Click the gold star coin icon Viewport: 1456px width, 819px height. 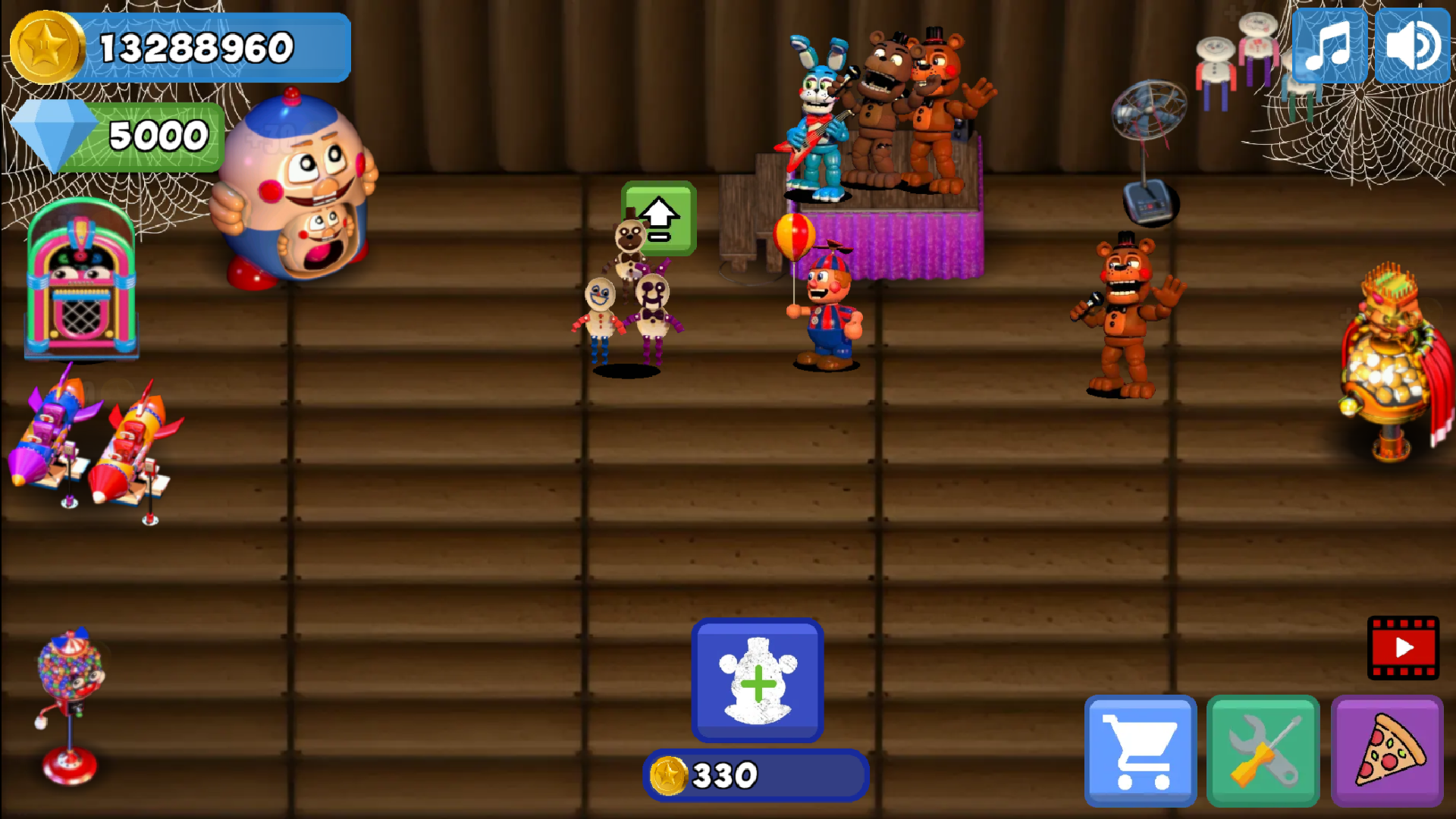(x=47, y=43)
